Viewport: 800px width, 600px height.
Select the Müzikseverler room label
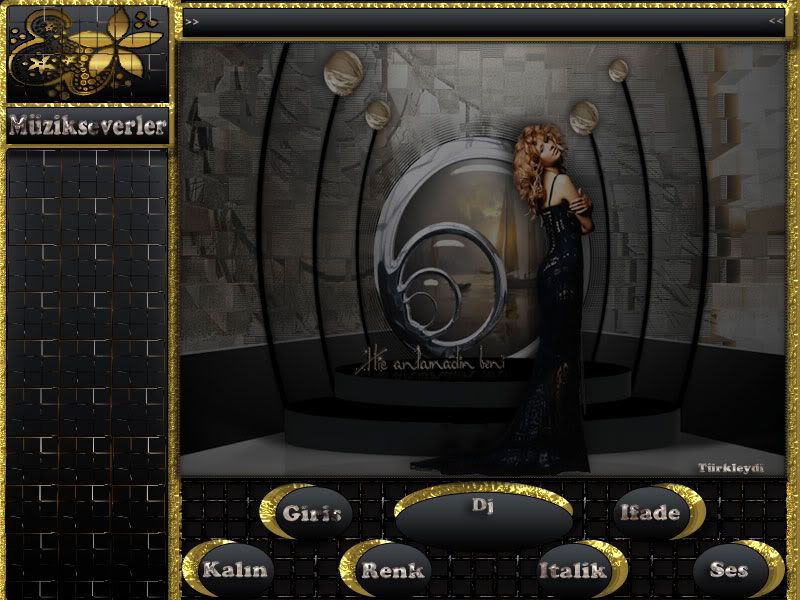(x=87, y=125)
